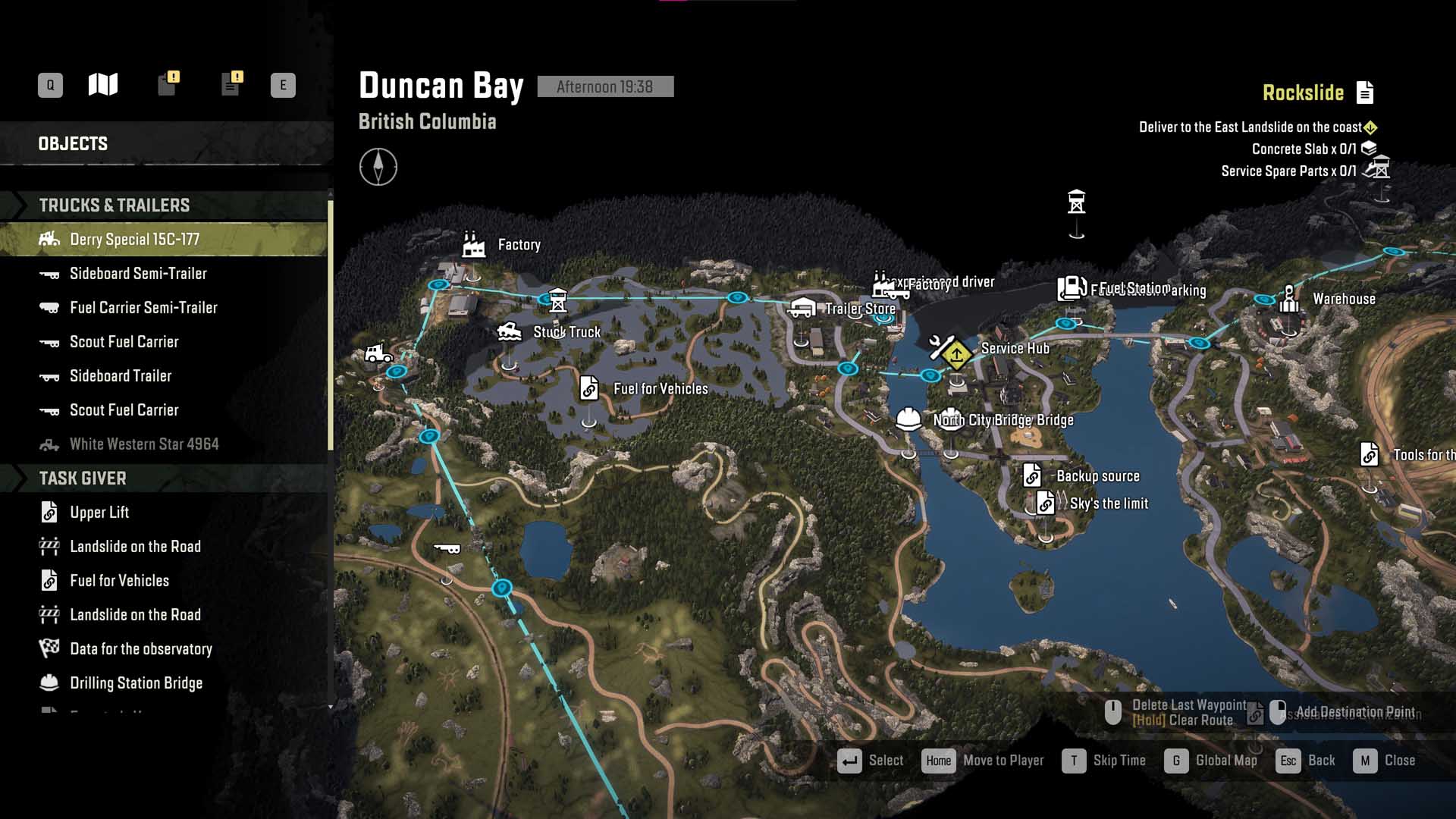Pick the Sideboard Trailer list row
1456x819 pixels.
point(121,376)
